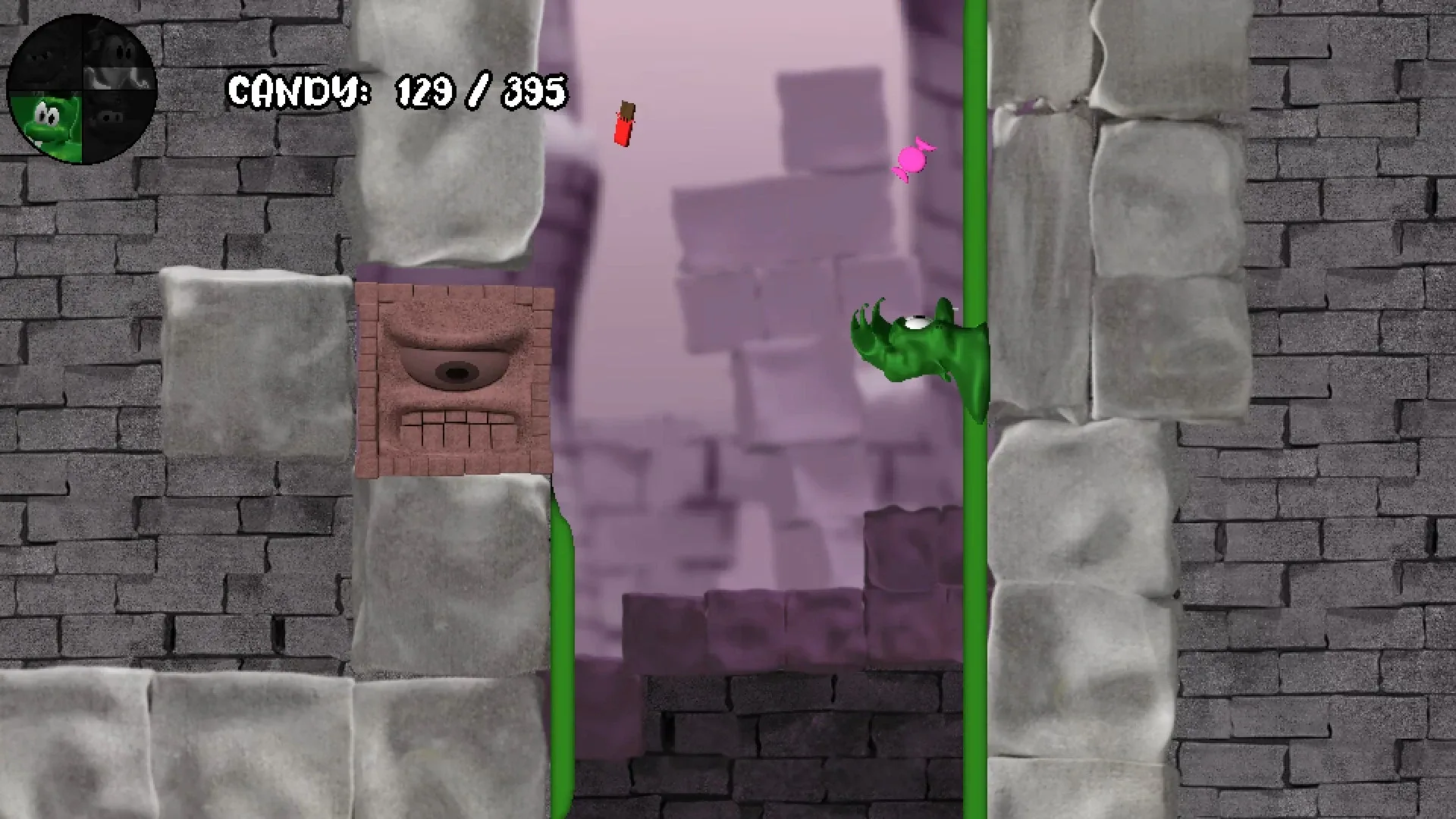The height and width of the screenshot is (819, 1456).
Task: Click the 395 candy total number
Action: pyautogui.click(x=532, y=93)
